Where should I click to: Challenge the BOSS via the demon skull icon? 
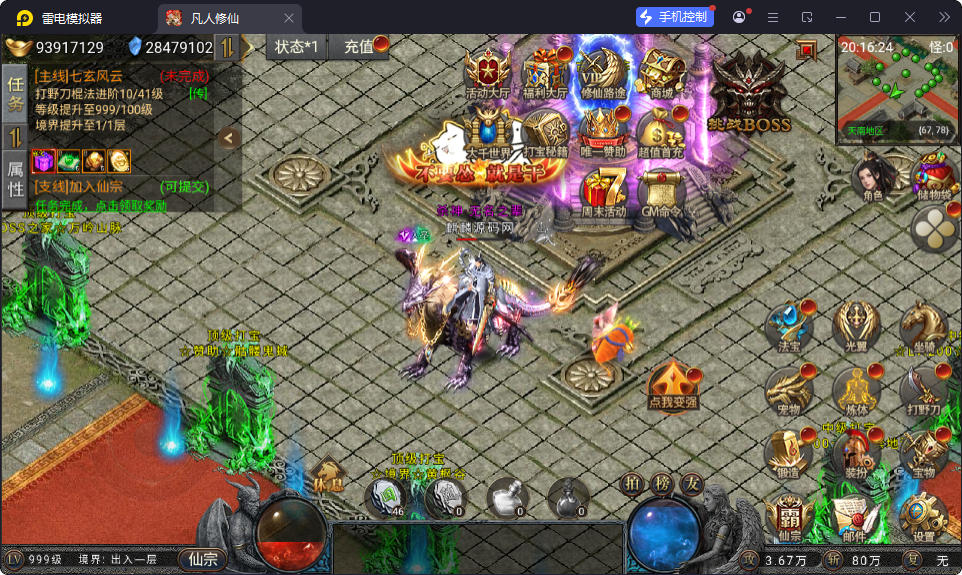(x=748, y=92)
